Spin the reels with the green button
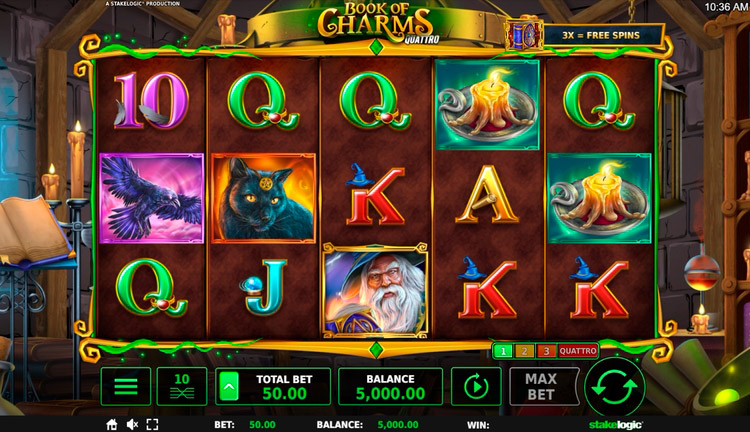750x432 pixels. (x=614, y=386)
